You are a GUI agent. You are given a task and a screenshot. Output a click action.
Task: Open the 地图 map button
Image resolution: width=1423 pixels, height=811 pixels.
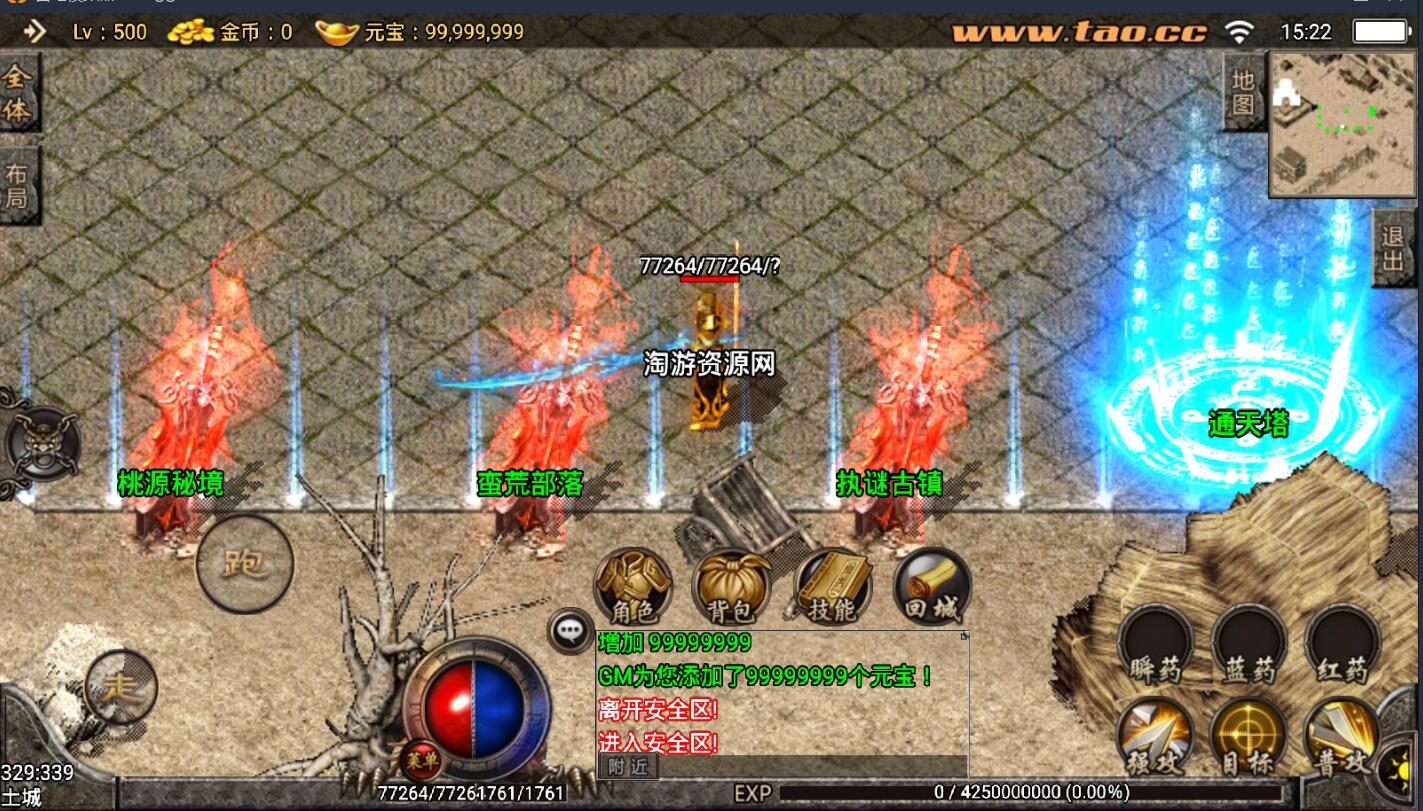pos(1243,92)
